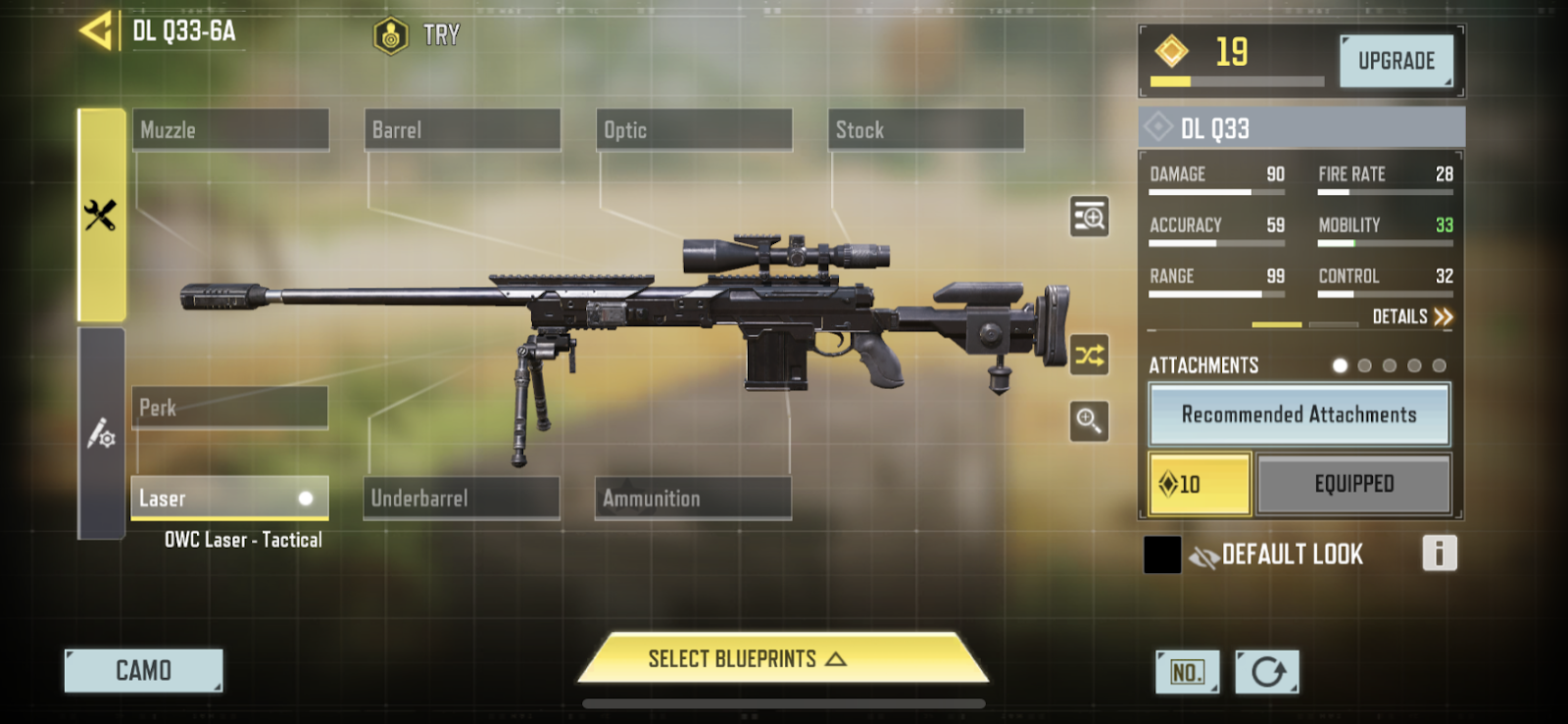
Task: Open the Stock attachment slot
Action: 925,129
